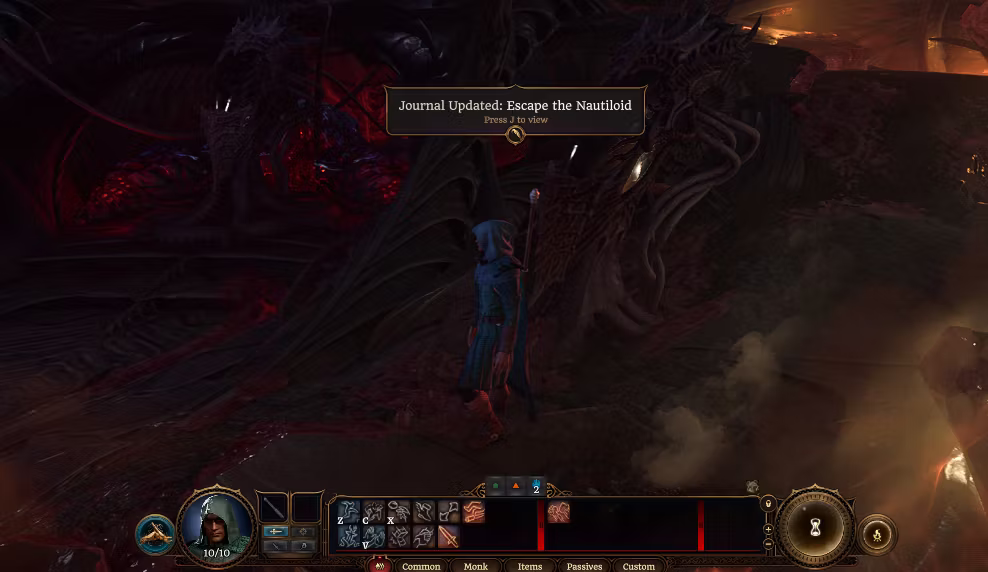Click the hourglass end turn button
This screenshot has width=988, height=572.
[x=815, y=528]
